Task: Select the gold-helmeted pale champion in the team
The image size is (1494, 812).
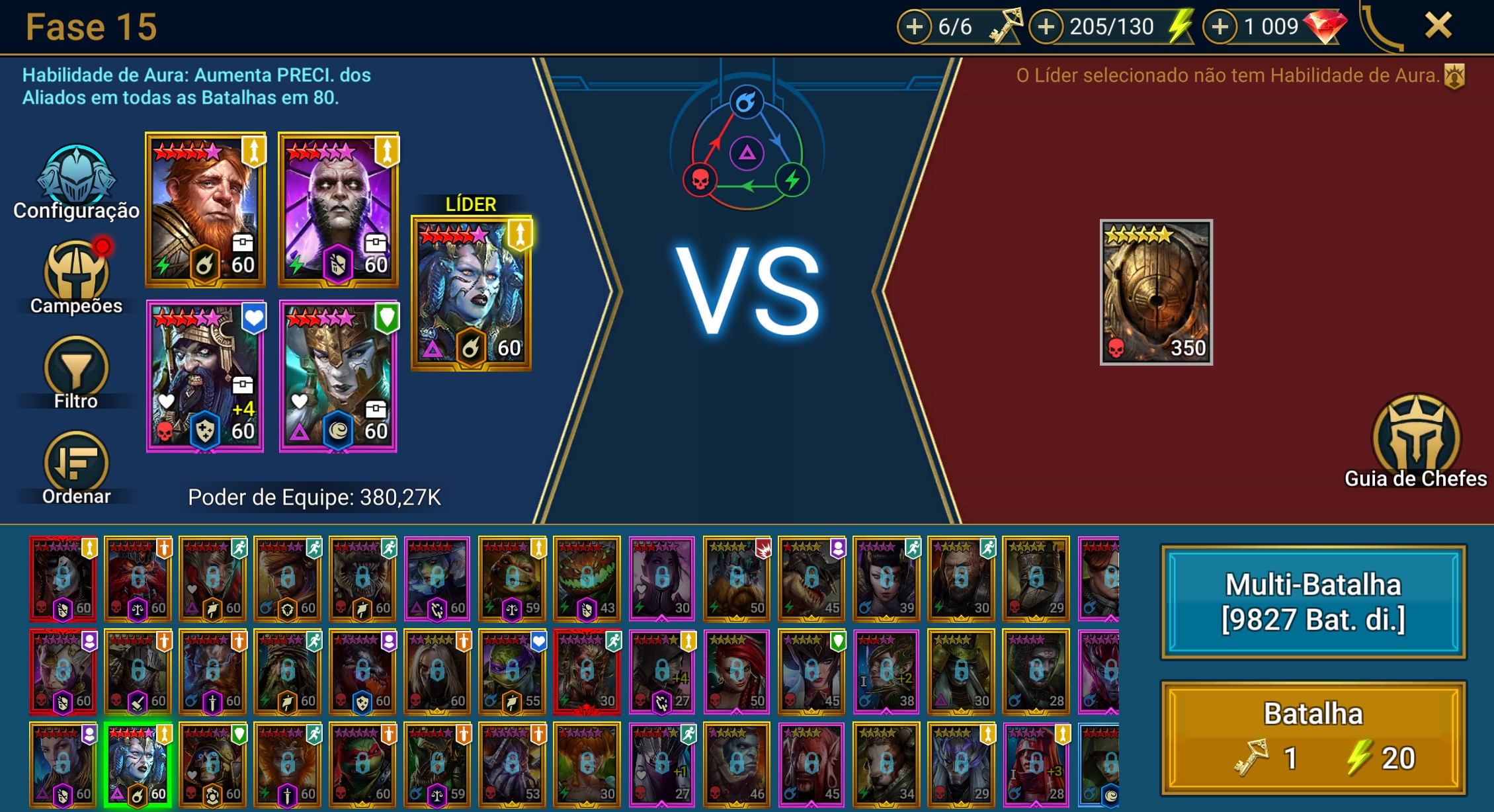Action: coord(338,376)
